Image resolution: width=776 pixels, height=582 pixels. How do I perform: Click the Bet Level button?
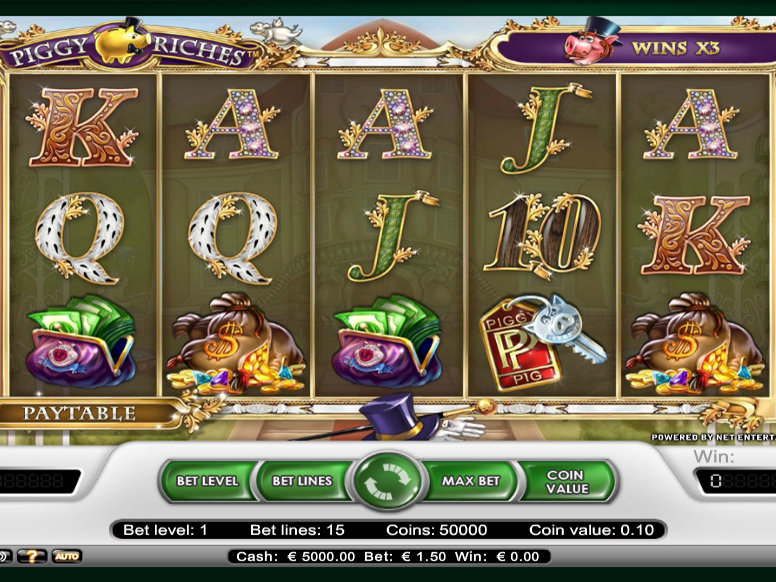pyautogui.click(x=207, y=481)
